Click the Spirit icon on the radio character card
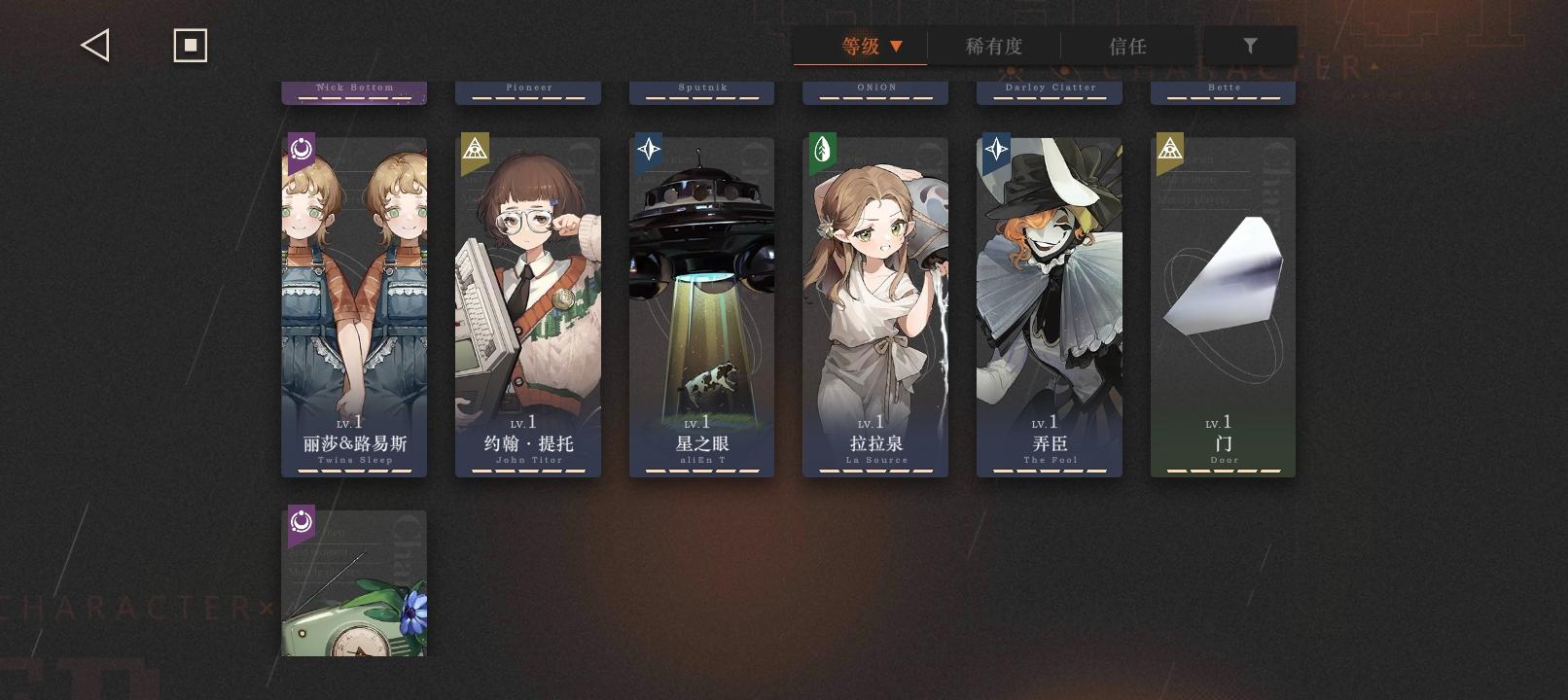This screenshot has height=700, width=1568. tap(301, 523)
